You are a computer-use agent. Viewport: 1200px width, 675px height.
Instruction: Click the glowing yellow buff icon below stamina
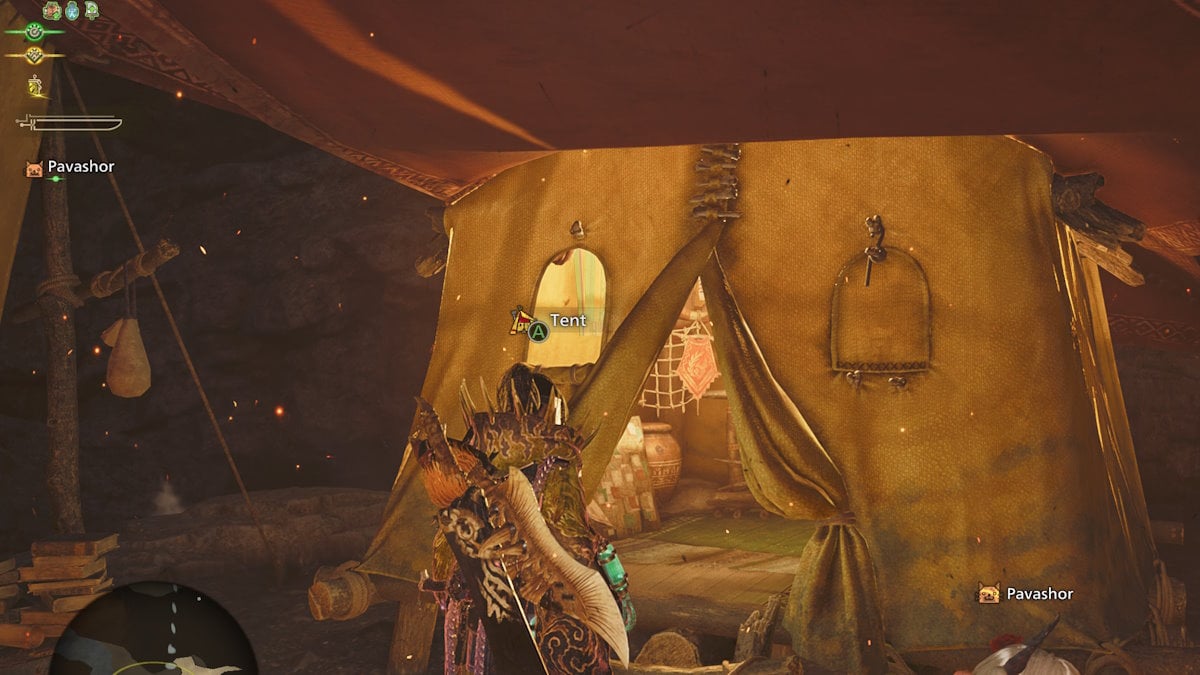37,86
